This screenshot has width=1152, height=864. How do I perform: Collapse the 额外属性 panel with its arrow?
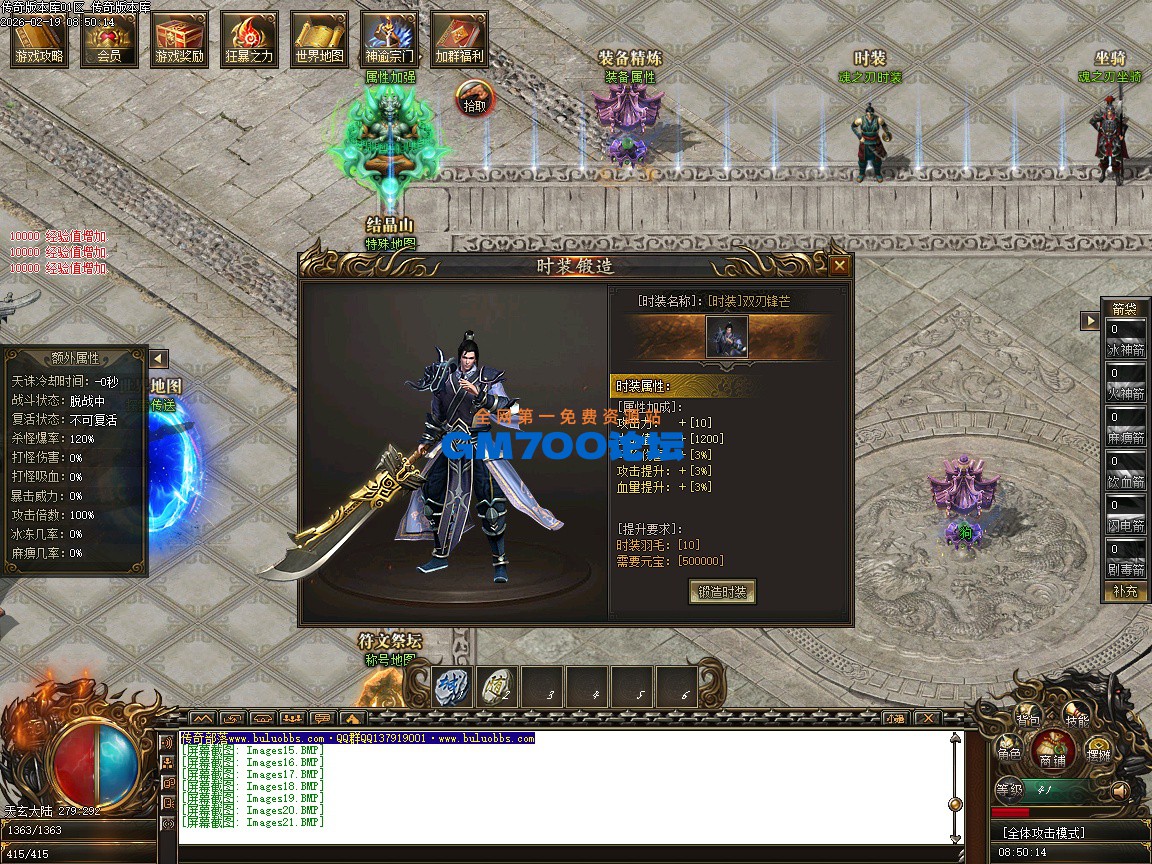[158, 359]
